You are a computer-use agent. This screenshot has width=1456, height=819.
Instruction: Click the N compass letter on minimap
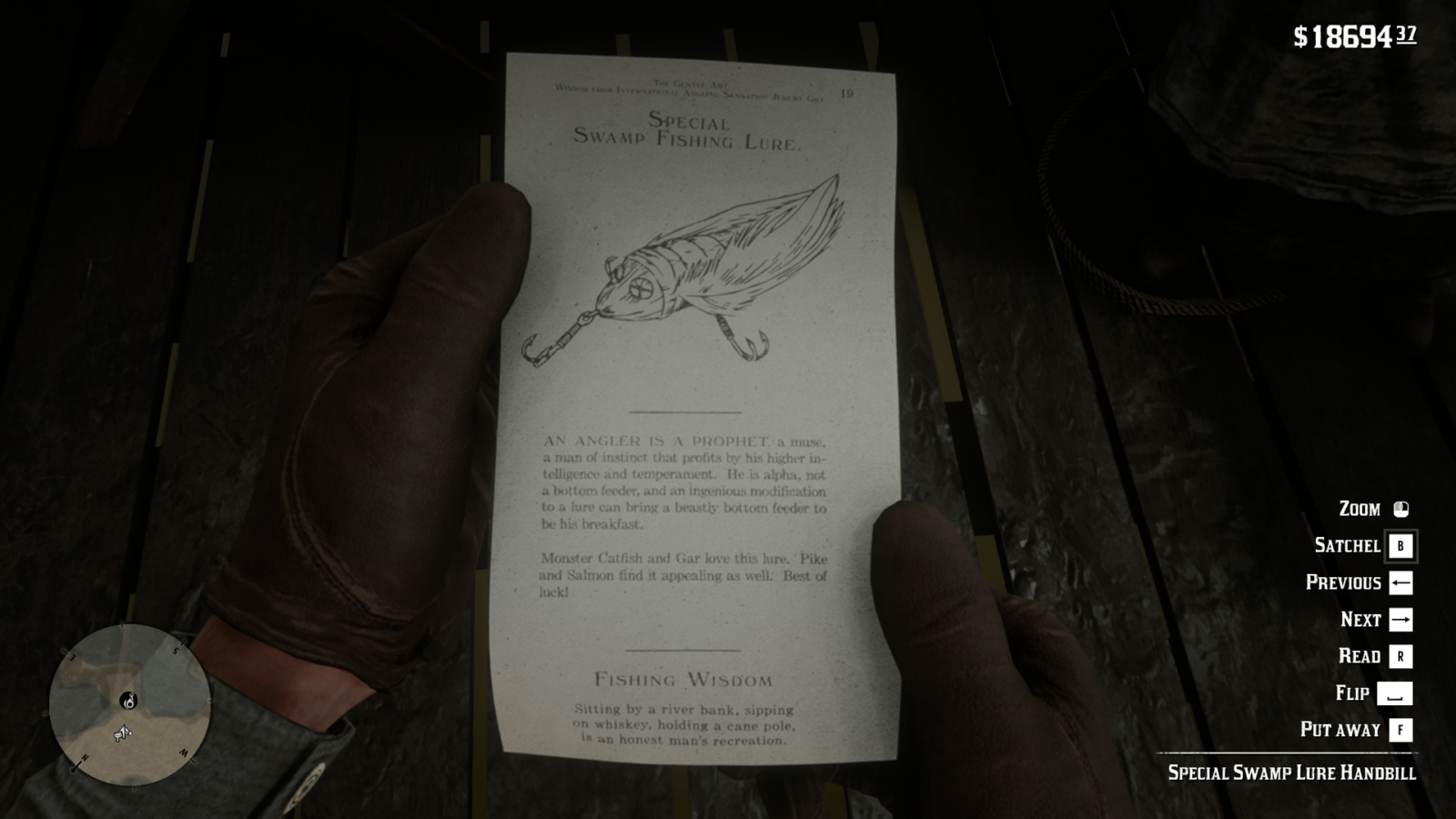85,756
